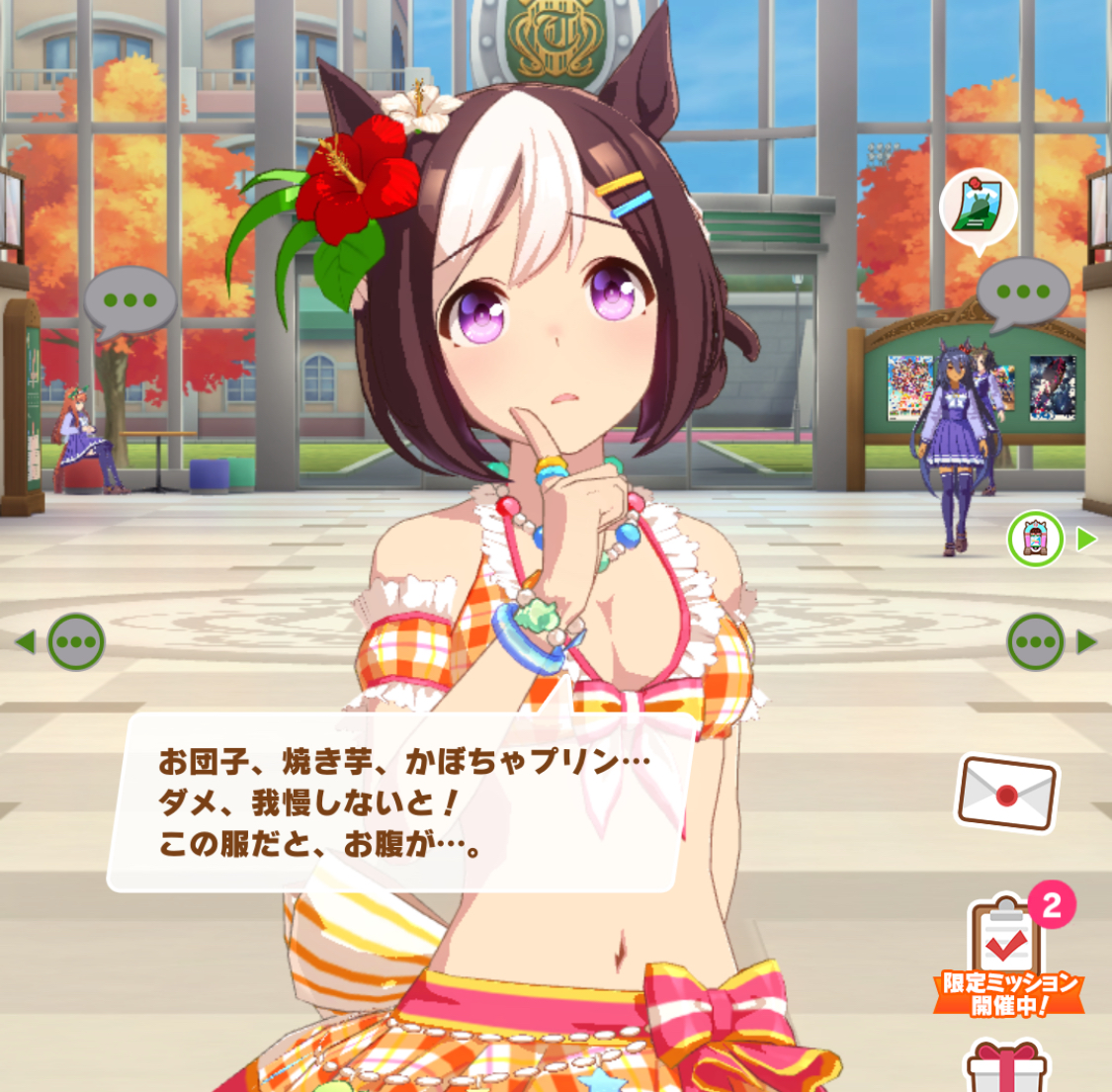Select the green chat button with left arrow
The width and height of the screenshot is (1112, 1092).
pos(75,641)
